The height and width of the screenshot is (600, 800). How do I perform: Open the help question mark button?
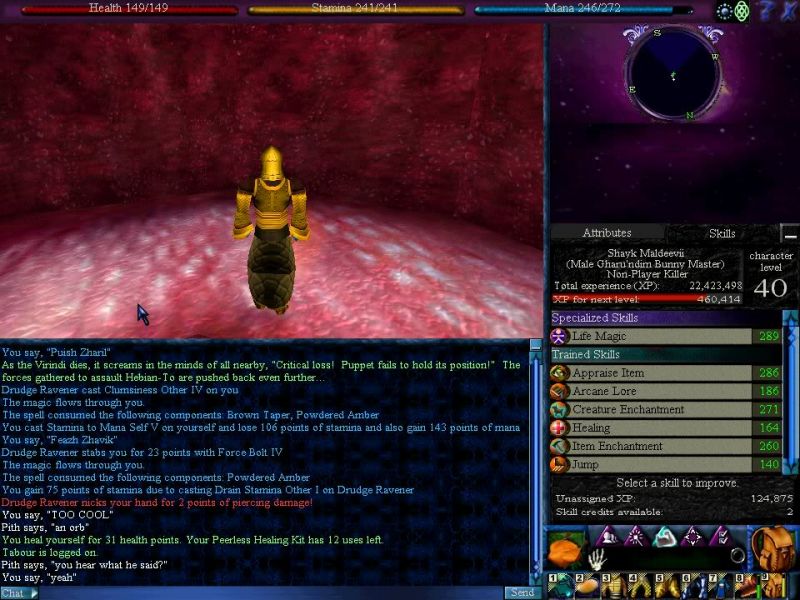click(x=765, y=11)
